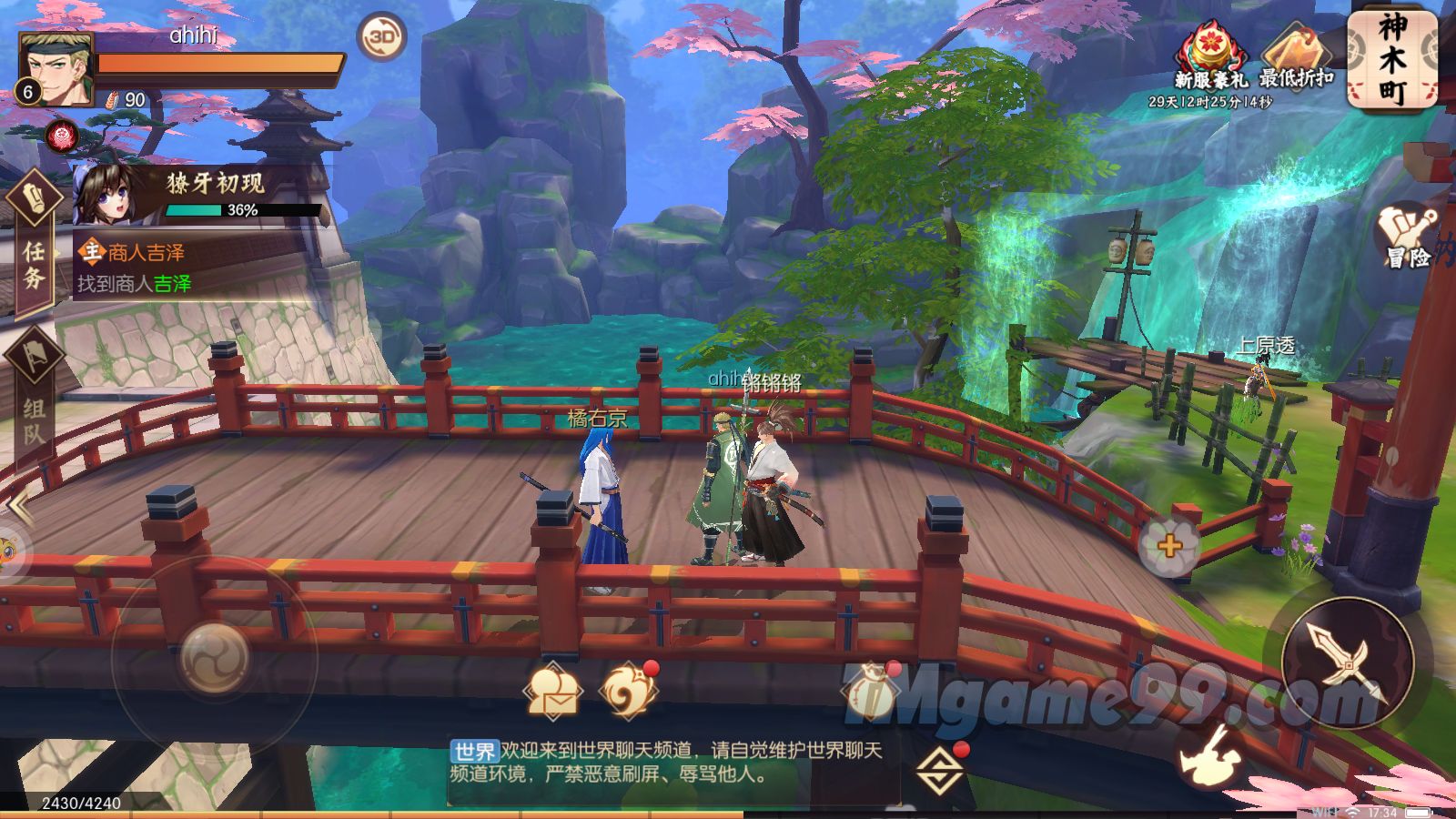Tap the diamond emblem beside chat
This screenshot has width=1456, height=819.
(941, 771)
